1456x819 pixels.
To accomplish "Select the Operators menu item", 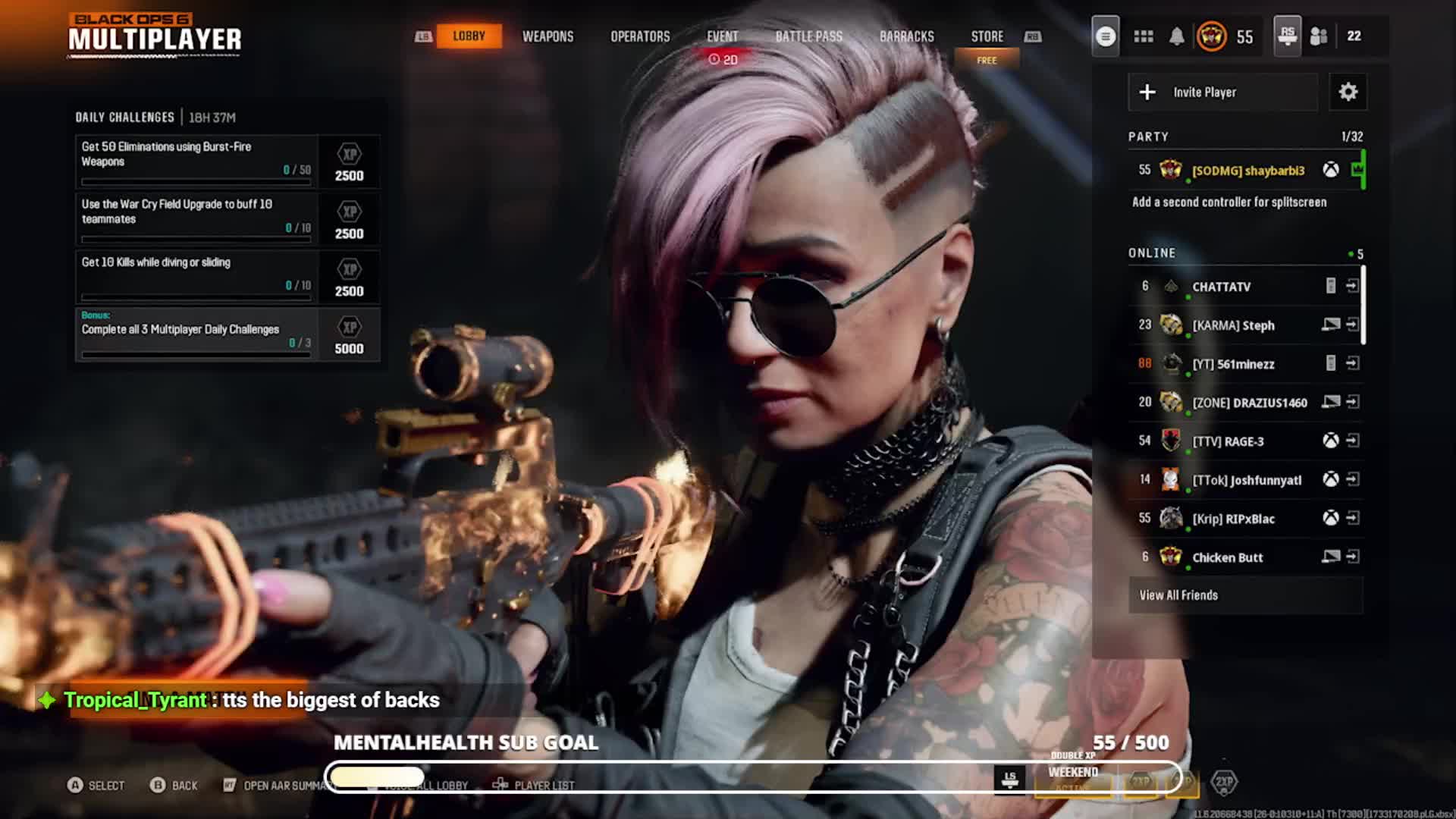I will coord(641,36).
